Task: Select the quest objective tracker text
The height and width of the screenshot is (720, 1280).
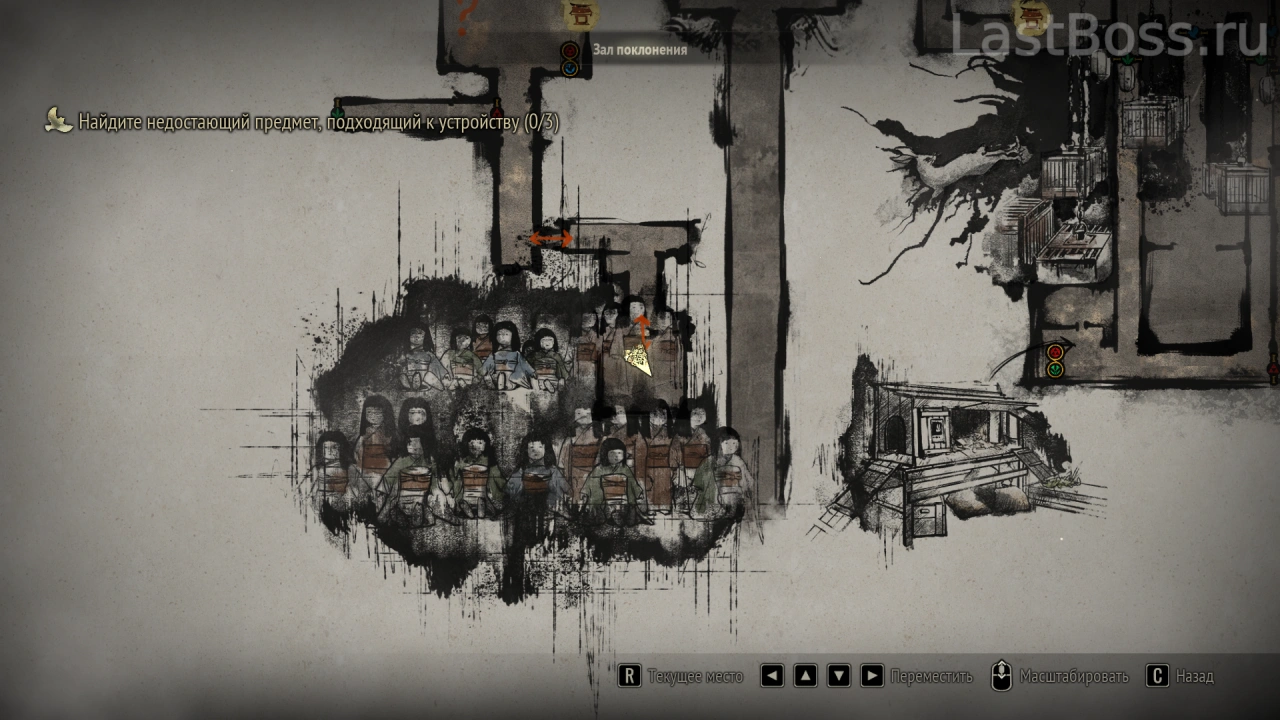Action: click(318, 123)
